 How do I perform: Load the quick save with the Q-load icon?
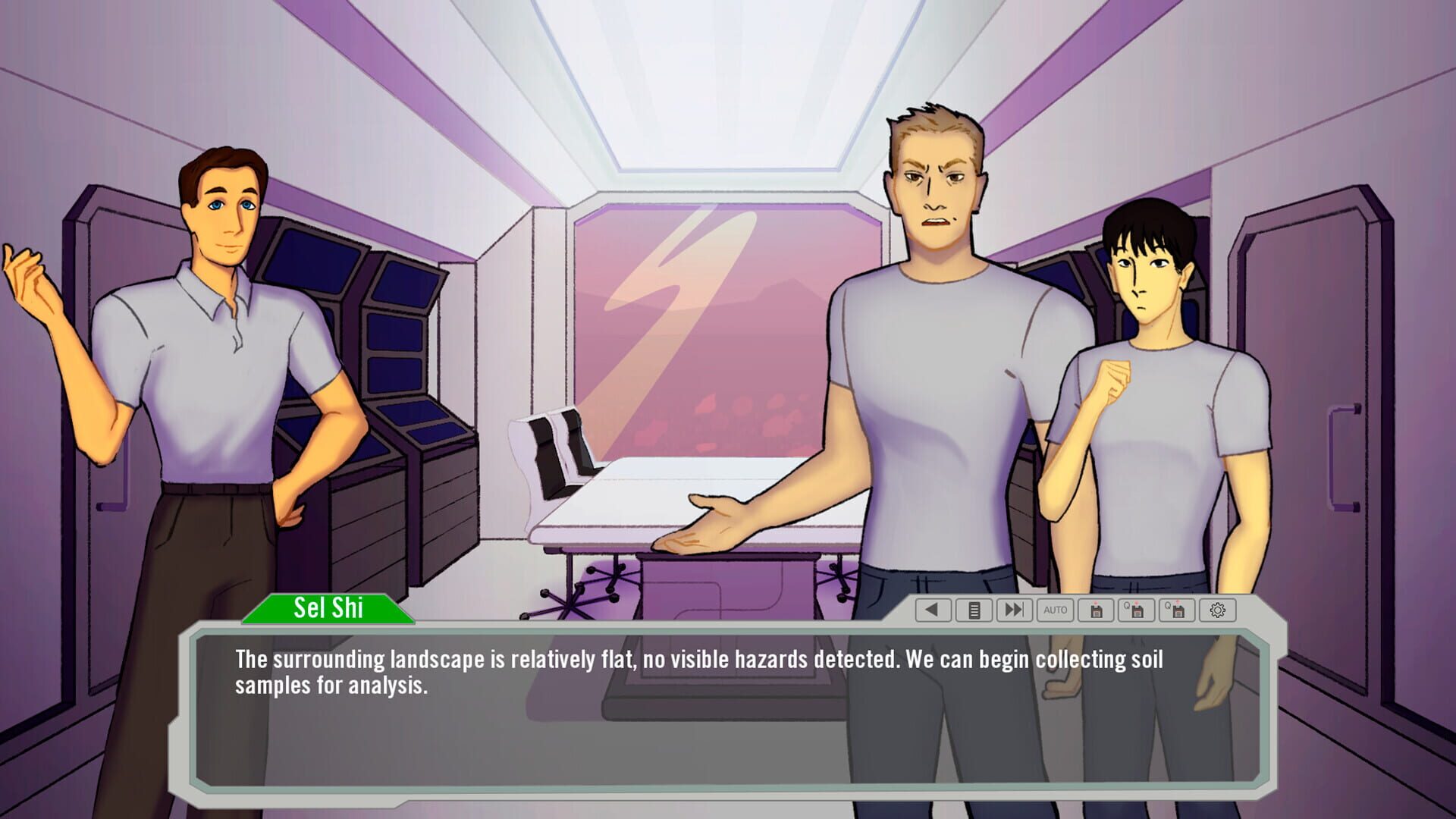tap(1176, 610)
